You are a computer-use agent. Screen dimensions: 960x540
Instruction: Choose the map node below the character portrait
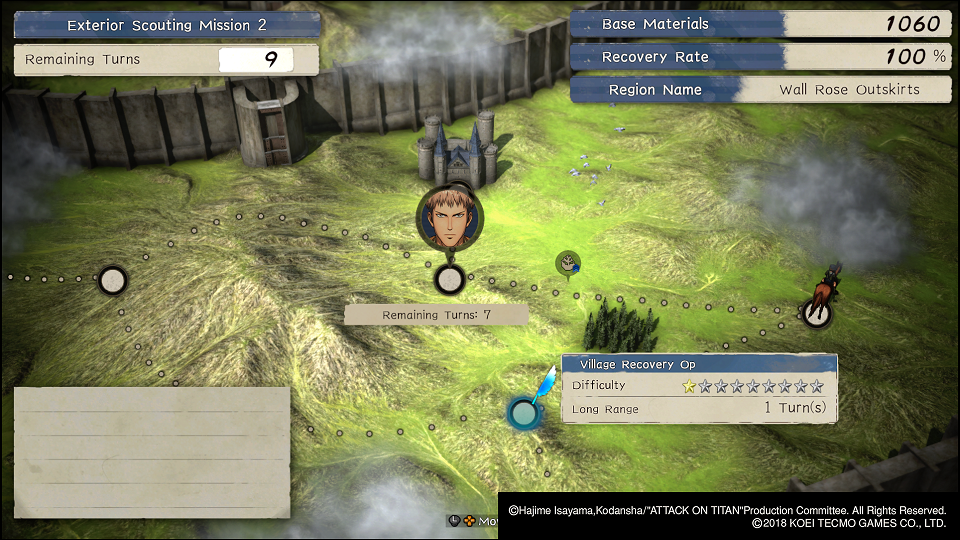(x=450, y=280)
